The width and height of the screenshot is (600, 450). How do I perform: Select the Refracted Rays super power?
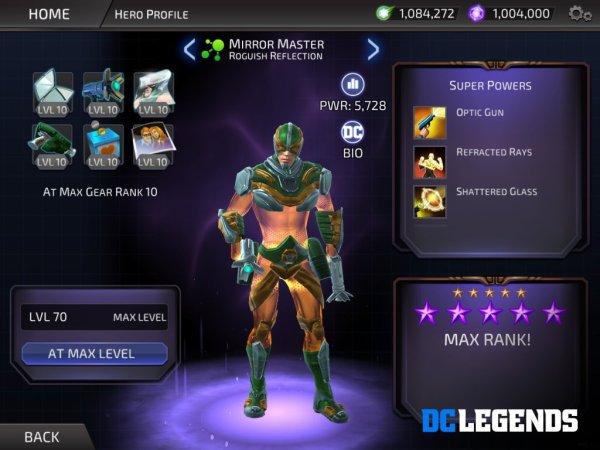(x=430, y=160)
